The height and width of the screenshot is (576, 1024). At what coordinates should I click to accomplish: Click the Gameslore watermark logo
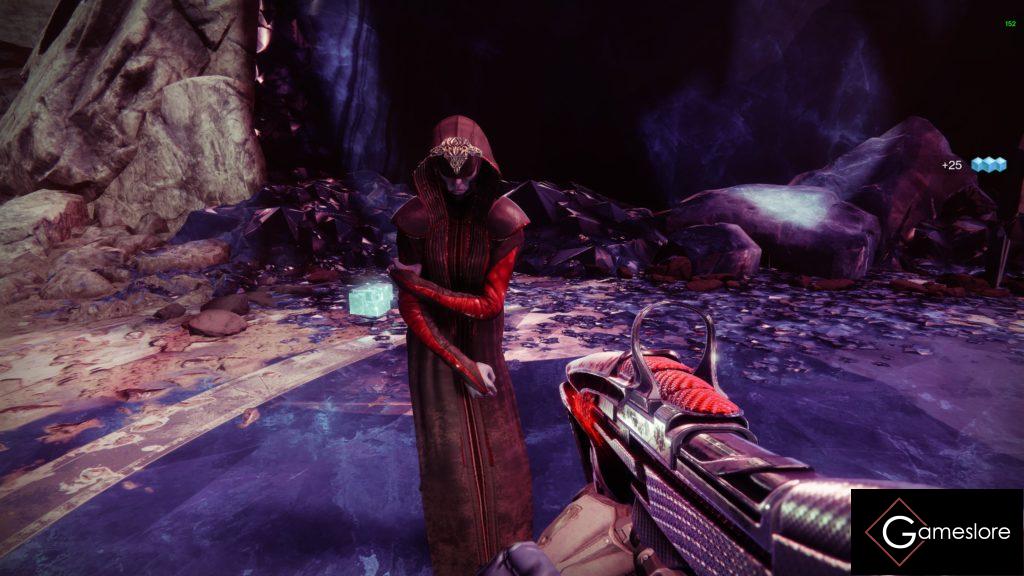pyautogui.click(x=937, y=532)
